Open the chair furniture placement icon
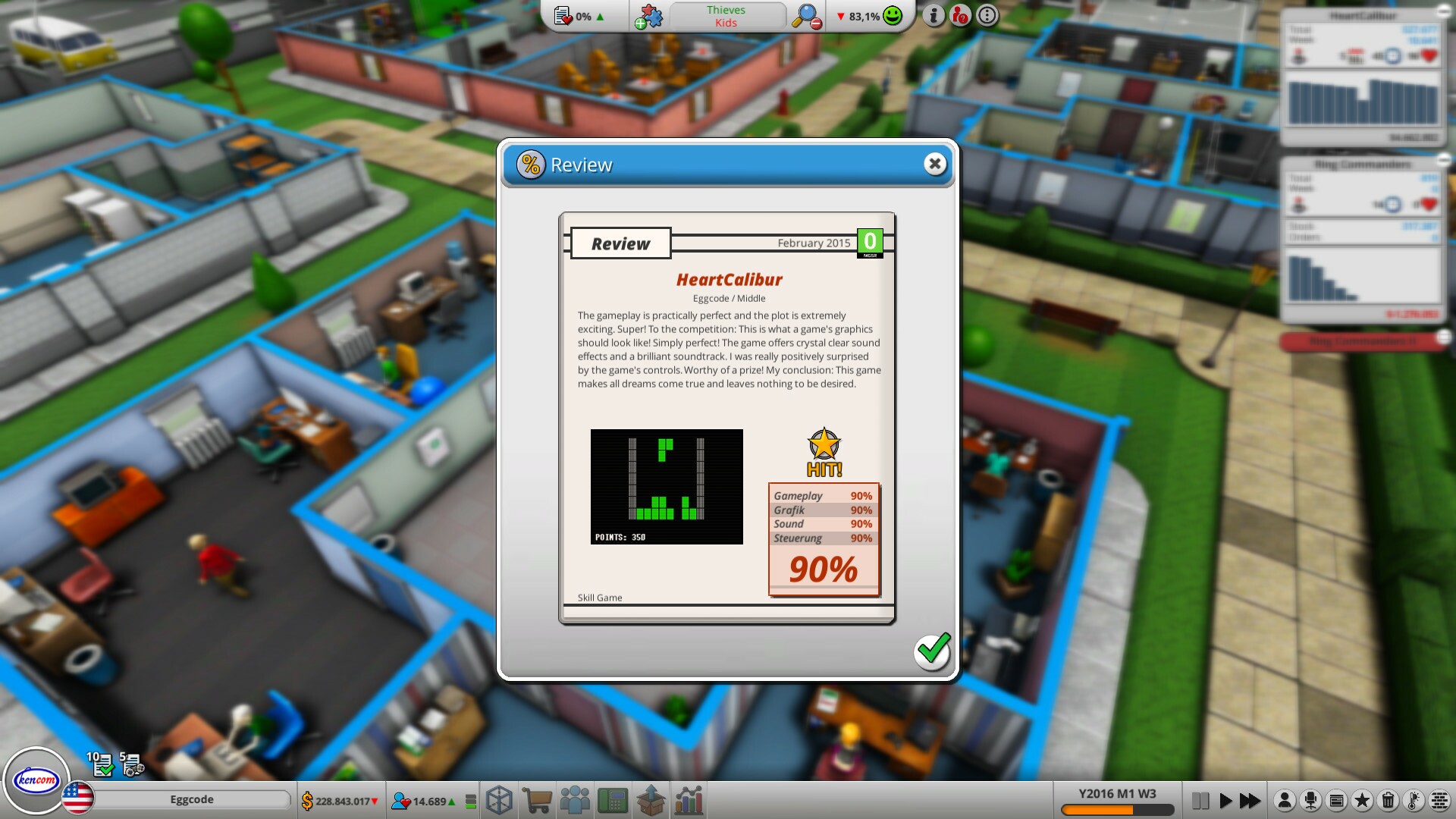The width and height of the screenshot is (1456, 819). pos(1310,800)
